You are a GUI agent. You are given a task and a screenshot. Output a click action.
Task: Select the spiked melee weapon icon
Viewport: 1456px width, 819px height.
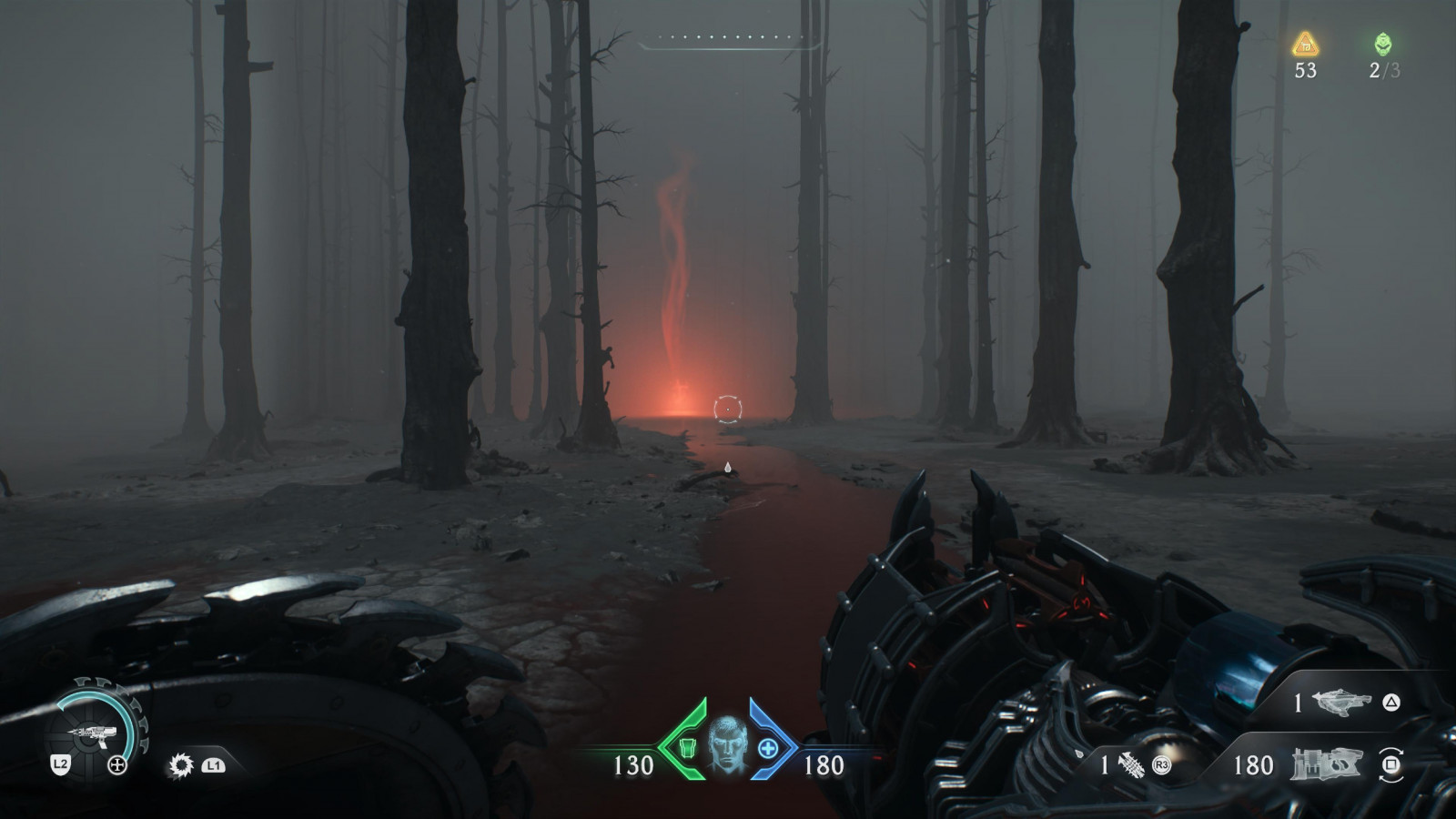tap(1131, 765)
